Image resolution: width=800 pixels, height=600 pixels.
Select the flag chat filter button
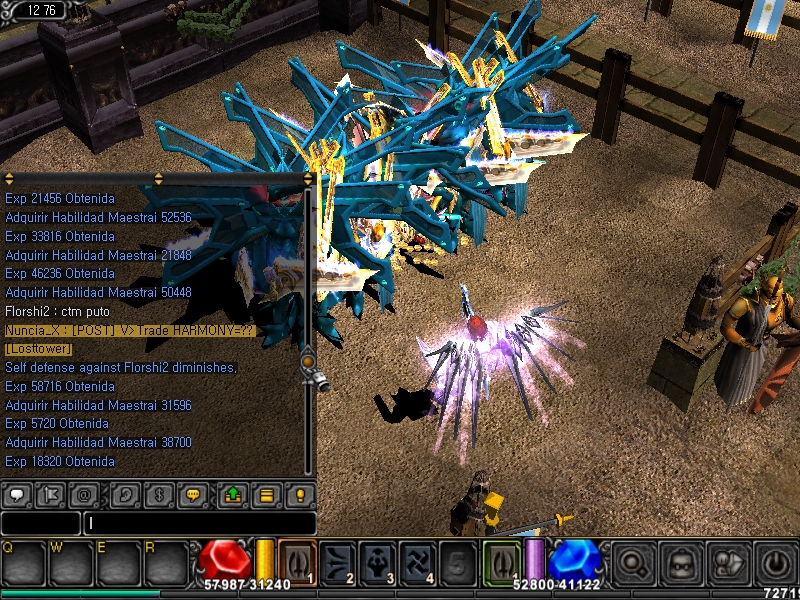(52, 495)
